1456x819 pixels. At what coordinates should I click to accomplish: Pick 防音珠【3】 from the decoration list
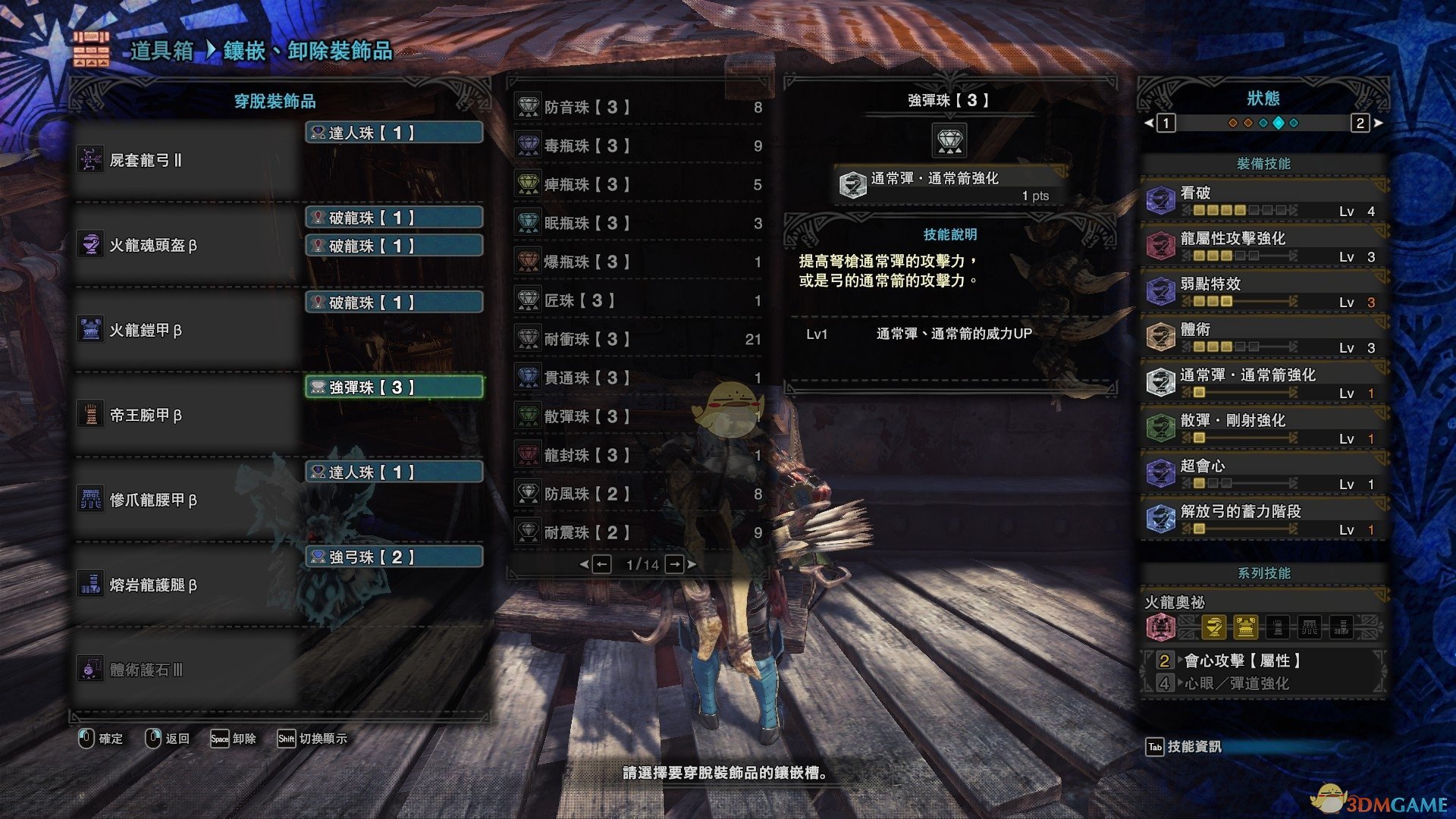637,108
